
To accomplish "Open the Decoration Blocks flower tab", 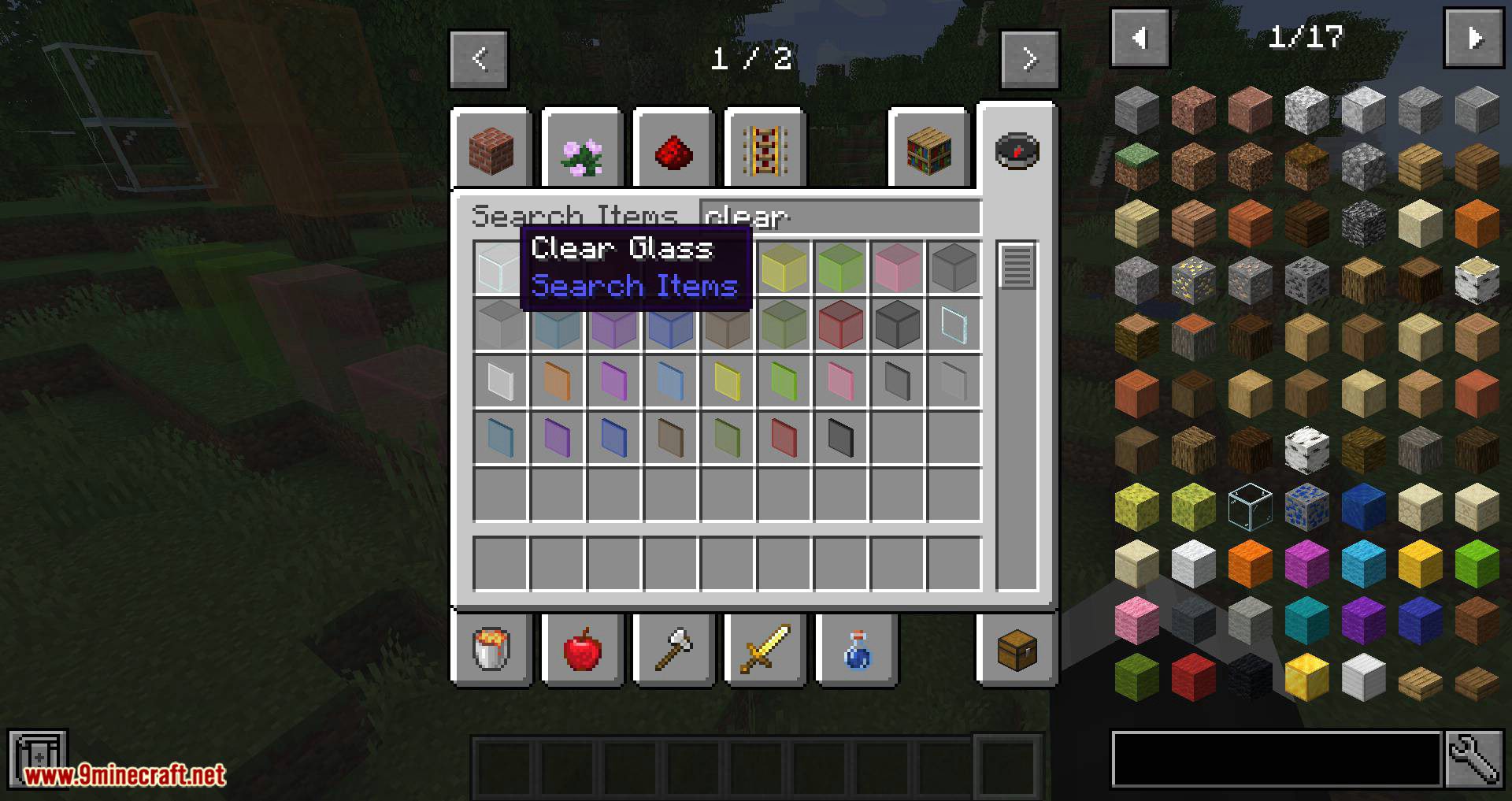I will 583,150.
